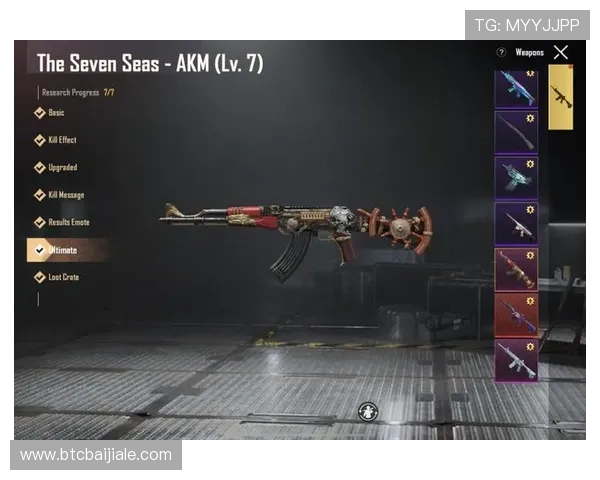Select the Basic research stage
The height and width of the screenshot is (480, 600).
click(x=55, y=113)
